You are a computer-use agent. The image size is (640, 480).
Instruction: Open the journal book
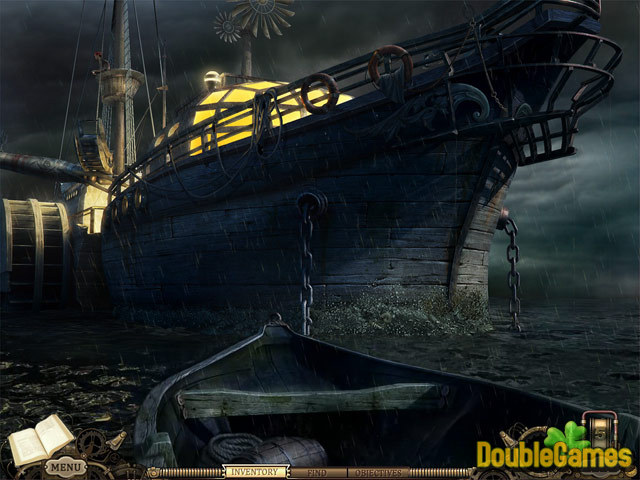pos(42,438)
